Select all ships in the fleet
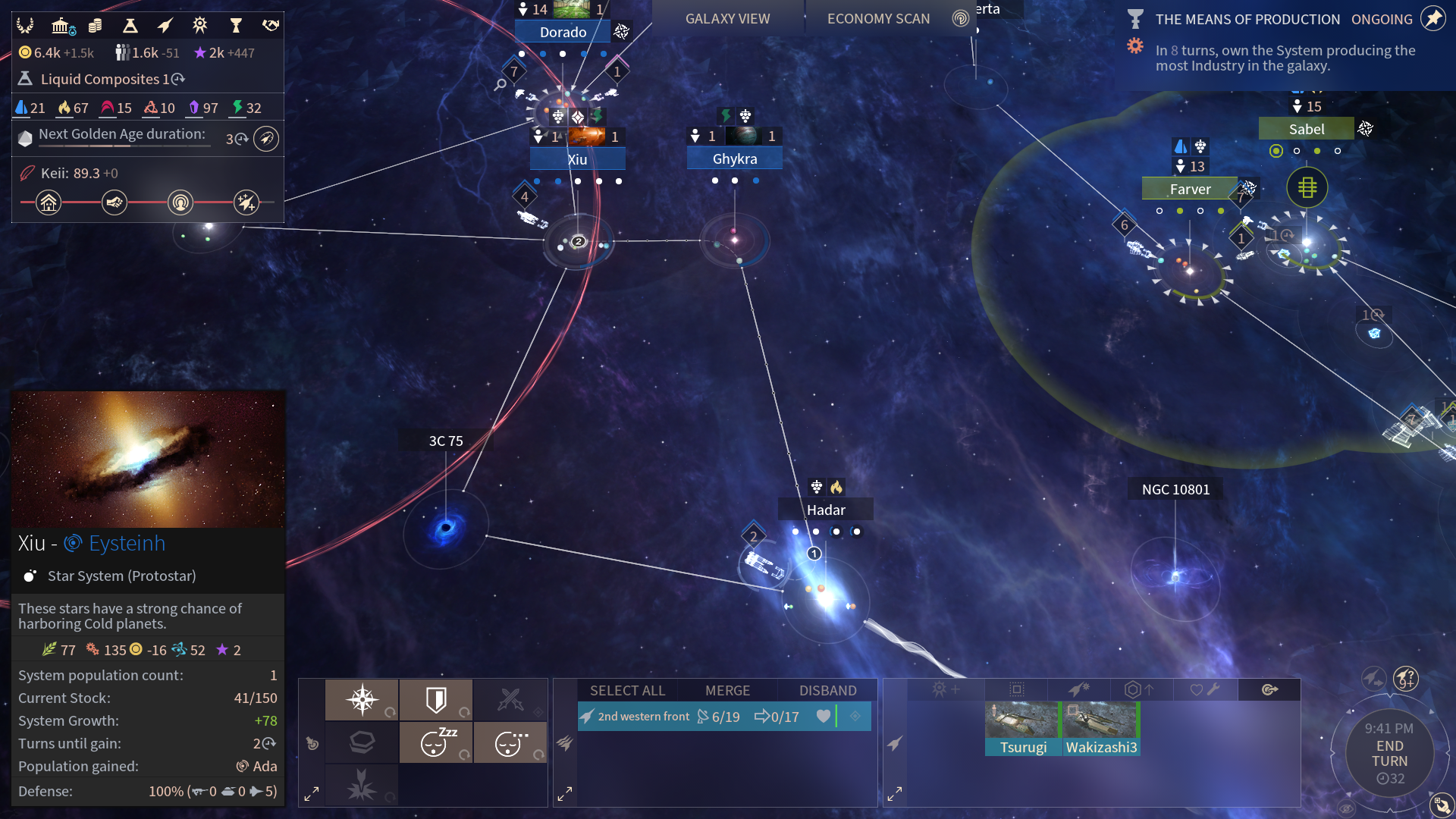Screen dimensions: 1456x819 point(627,690)
